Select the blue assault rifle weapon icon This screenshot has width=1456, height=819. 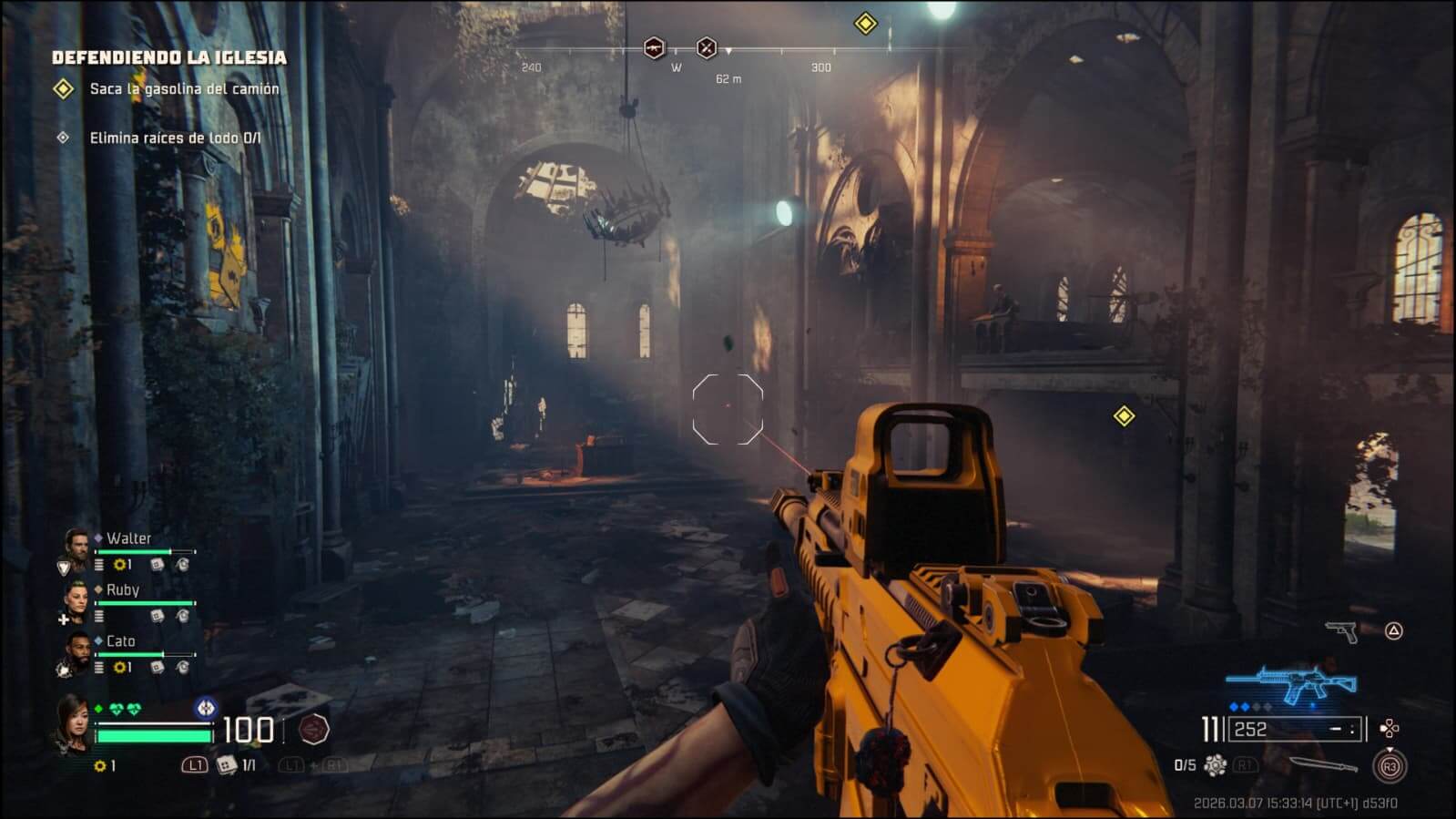pyautogui.click(x=1291, y=683)
